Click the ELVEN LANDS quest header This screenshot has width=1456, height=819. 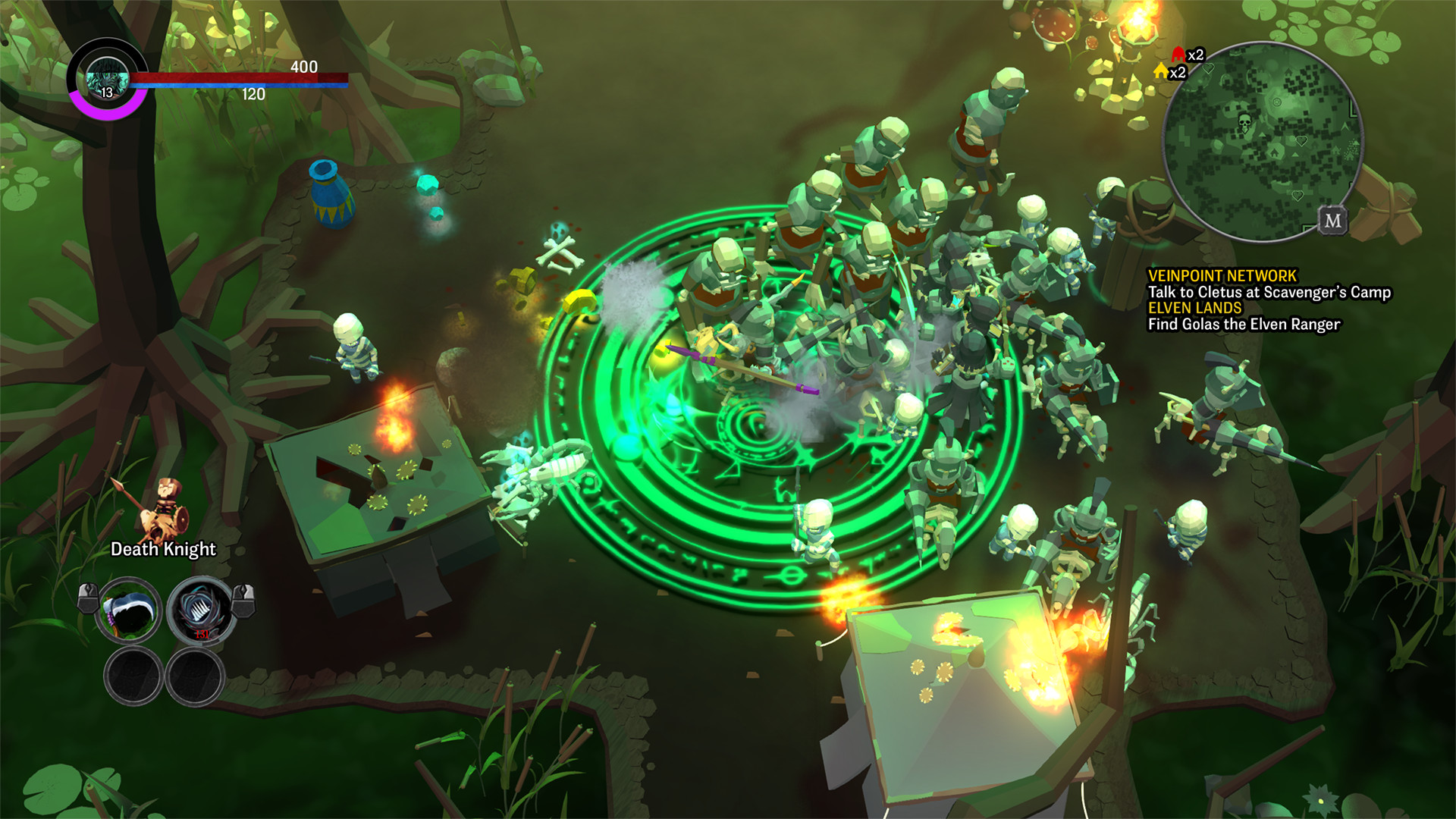[1194, 307]
